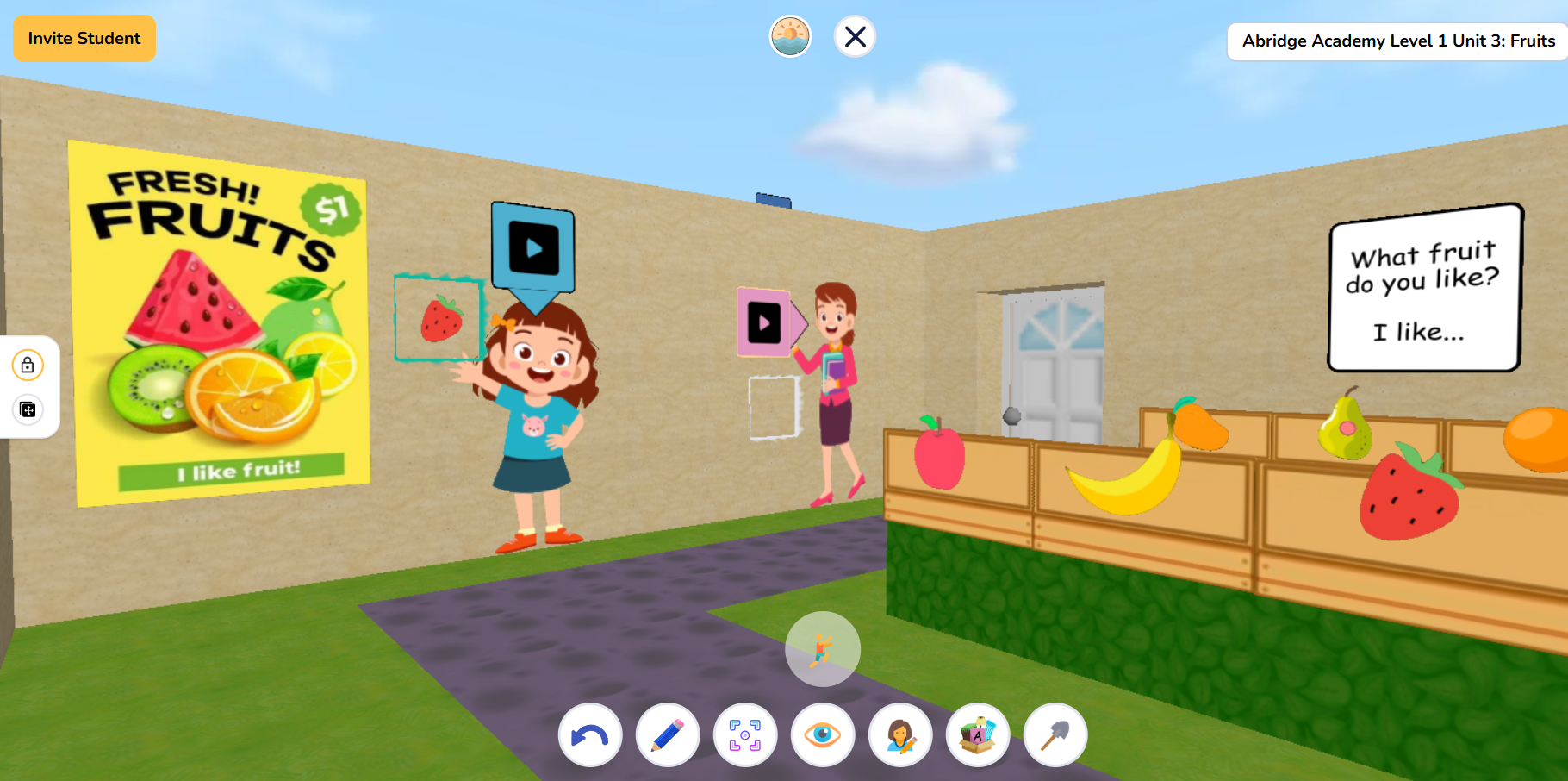The image size is (1568, 781).
Task: Toggle the day/night sun control
Action: (789, 35)
